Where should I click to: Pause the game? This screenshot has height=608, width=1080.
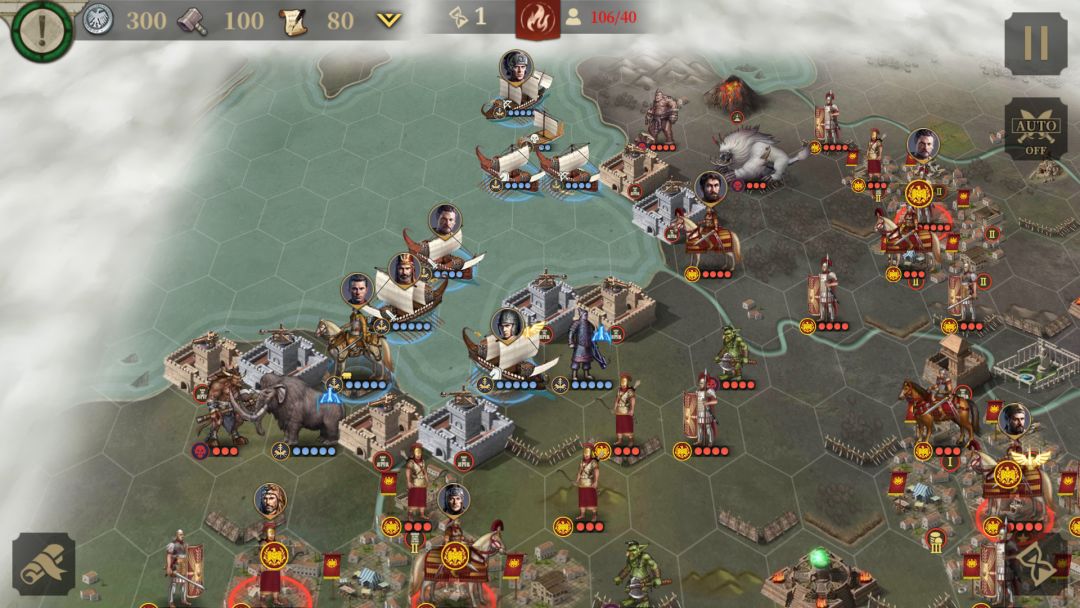1035,43
